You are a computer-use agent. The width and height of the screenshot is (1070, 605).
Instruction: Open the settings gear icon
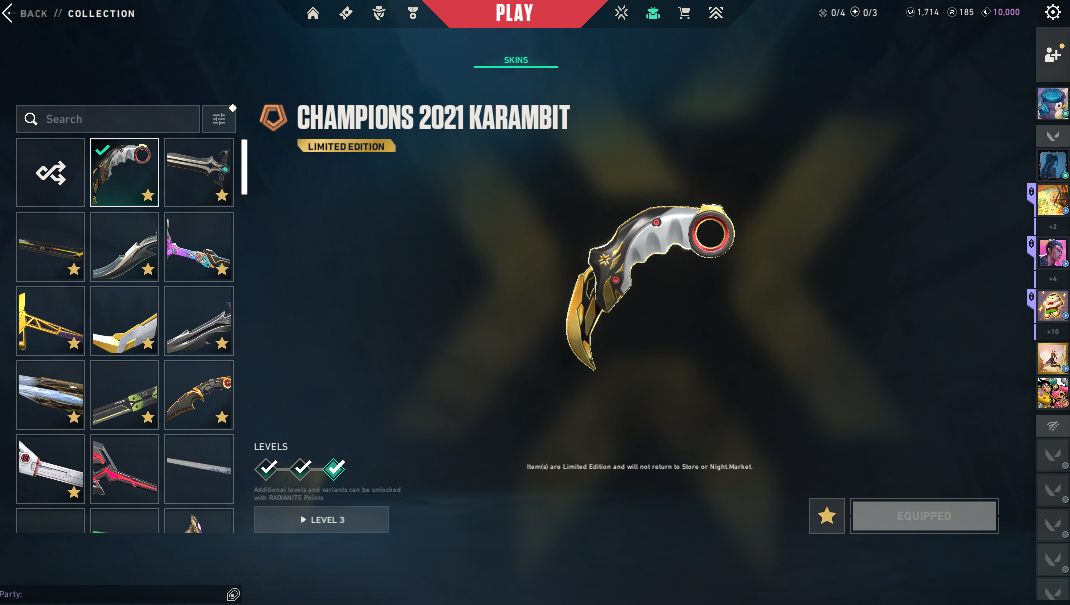[x=1052, y=13]
